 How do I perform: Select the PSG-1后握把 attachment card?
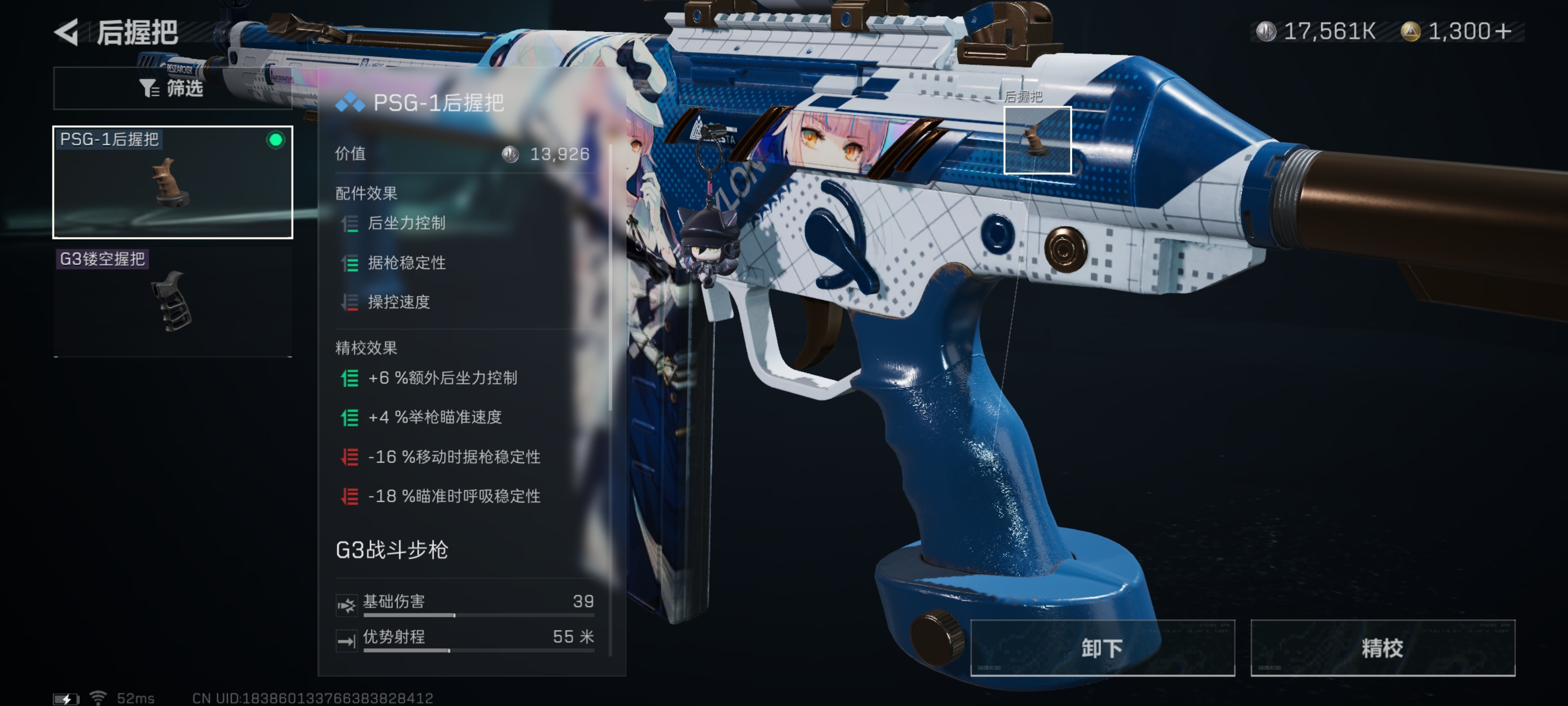(x=173, y=182)
